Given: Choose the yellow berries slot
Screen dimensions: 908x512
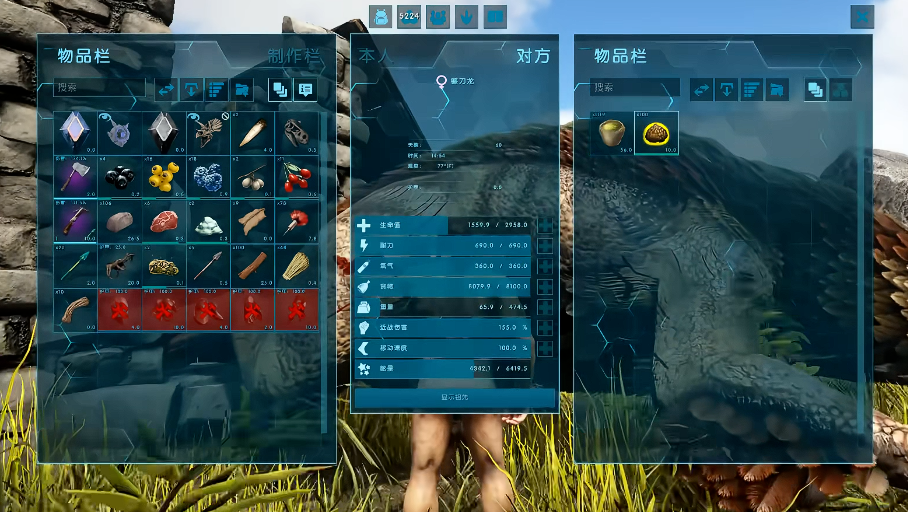Looking at the screenshot, I should pyautogui.click(x=164, y=176).
